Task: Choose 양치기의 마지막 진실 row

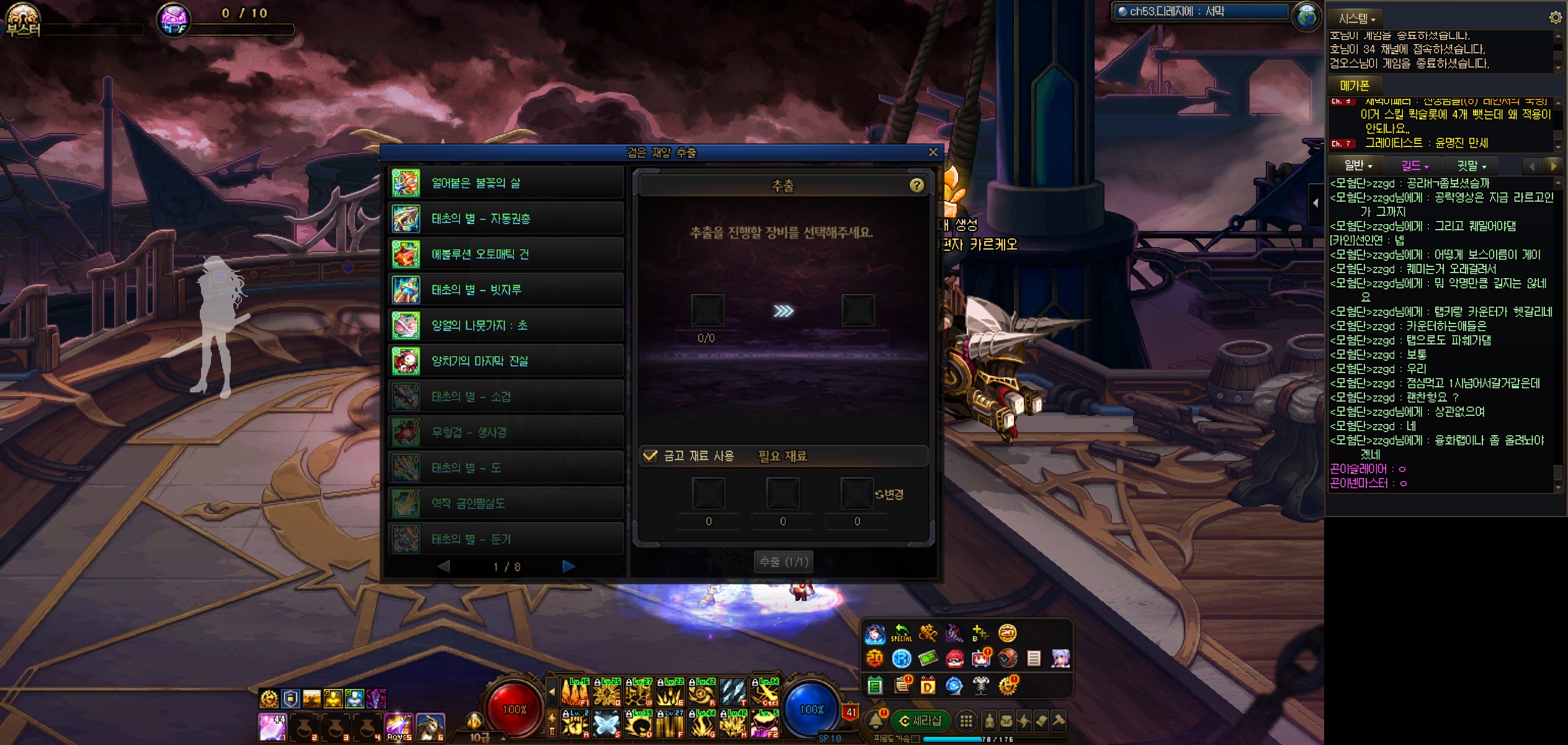Action: pyautogui.click(x=505, y=361)
